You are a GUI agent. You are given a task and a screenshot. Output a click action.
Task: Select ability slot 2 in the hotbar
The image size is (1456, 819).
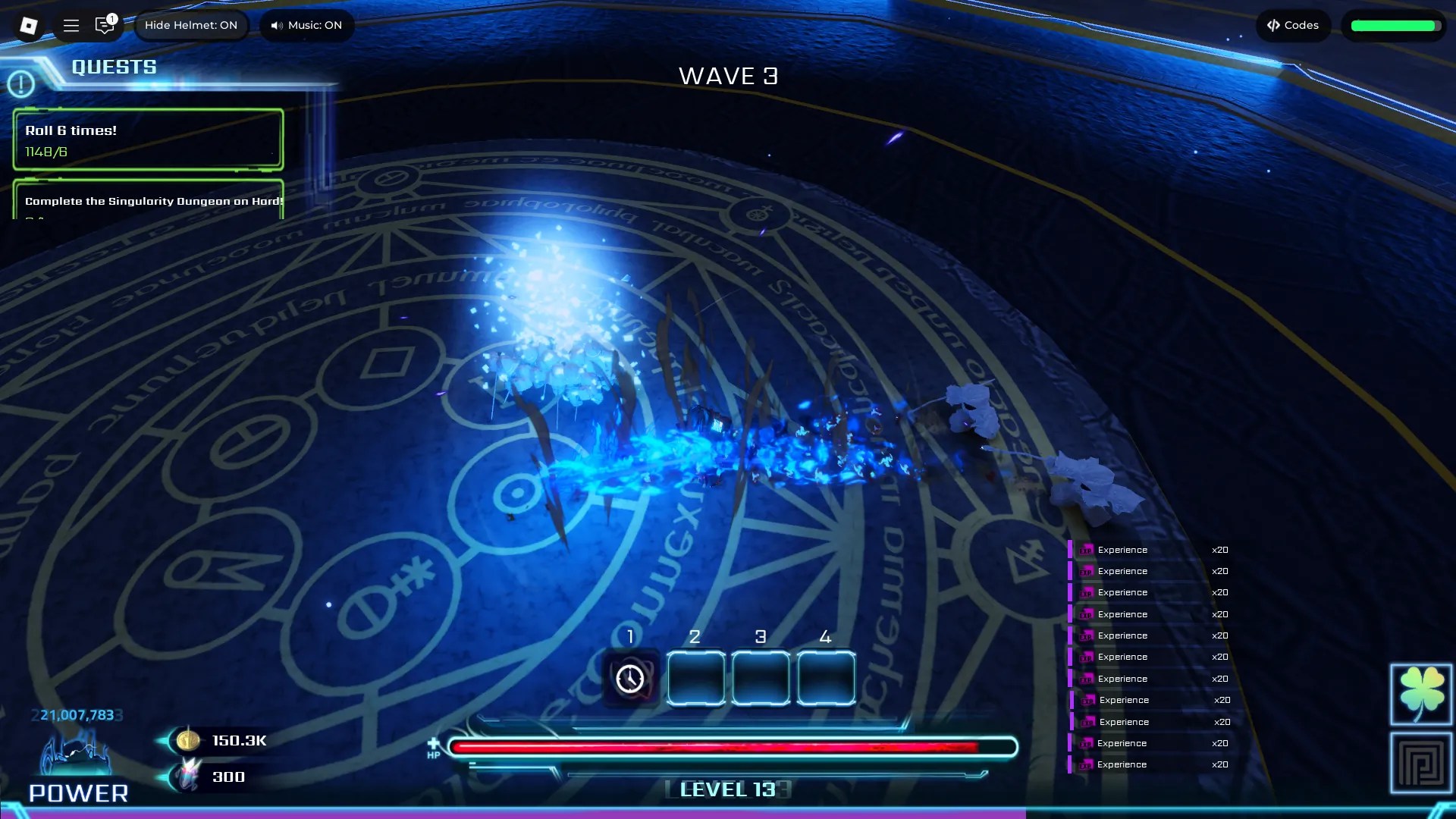[x=695, y=678]
